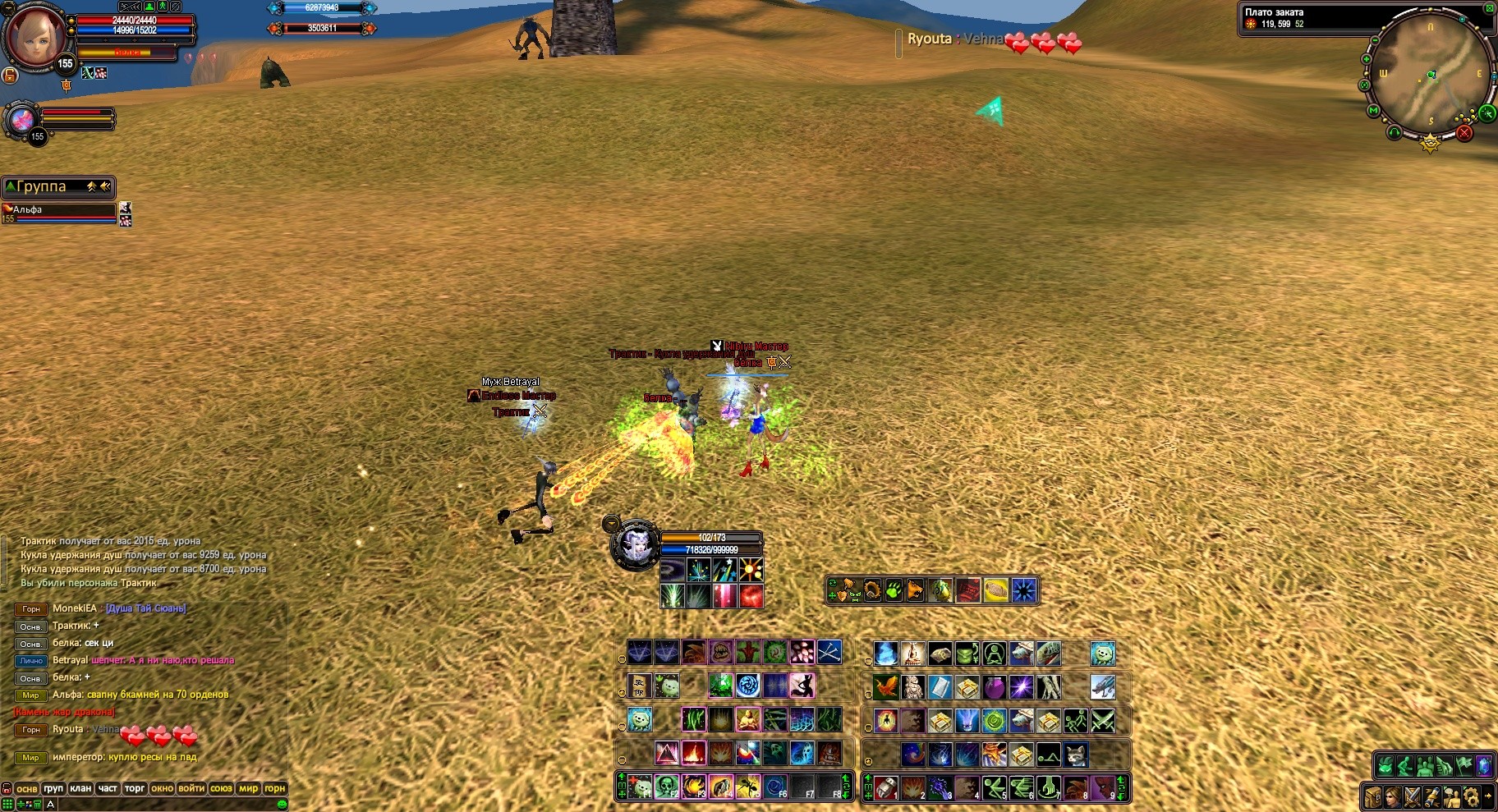Activate the orange phoenix skill icon

885,687
